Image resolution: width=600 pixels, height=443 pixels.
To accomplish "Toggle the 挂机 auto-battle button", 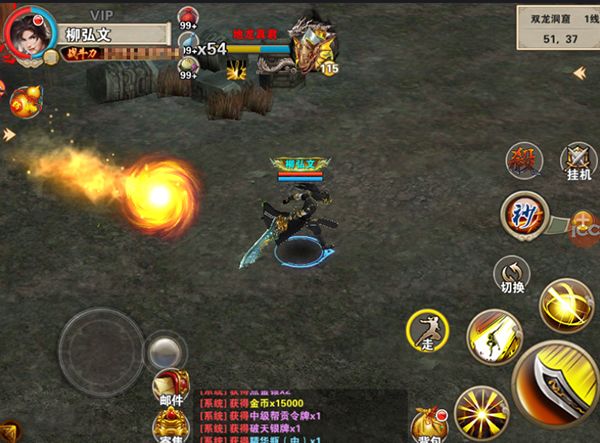I will [x=577, y=160].
